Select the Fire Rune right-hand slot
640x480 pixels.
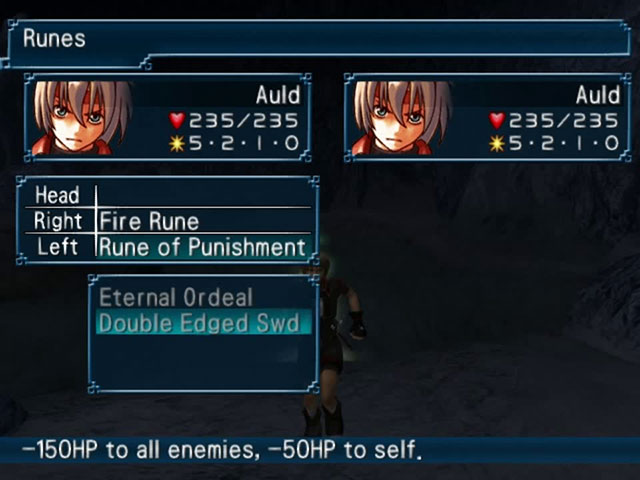[x=150, y=221]
